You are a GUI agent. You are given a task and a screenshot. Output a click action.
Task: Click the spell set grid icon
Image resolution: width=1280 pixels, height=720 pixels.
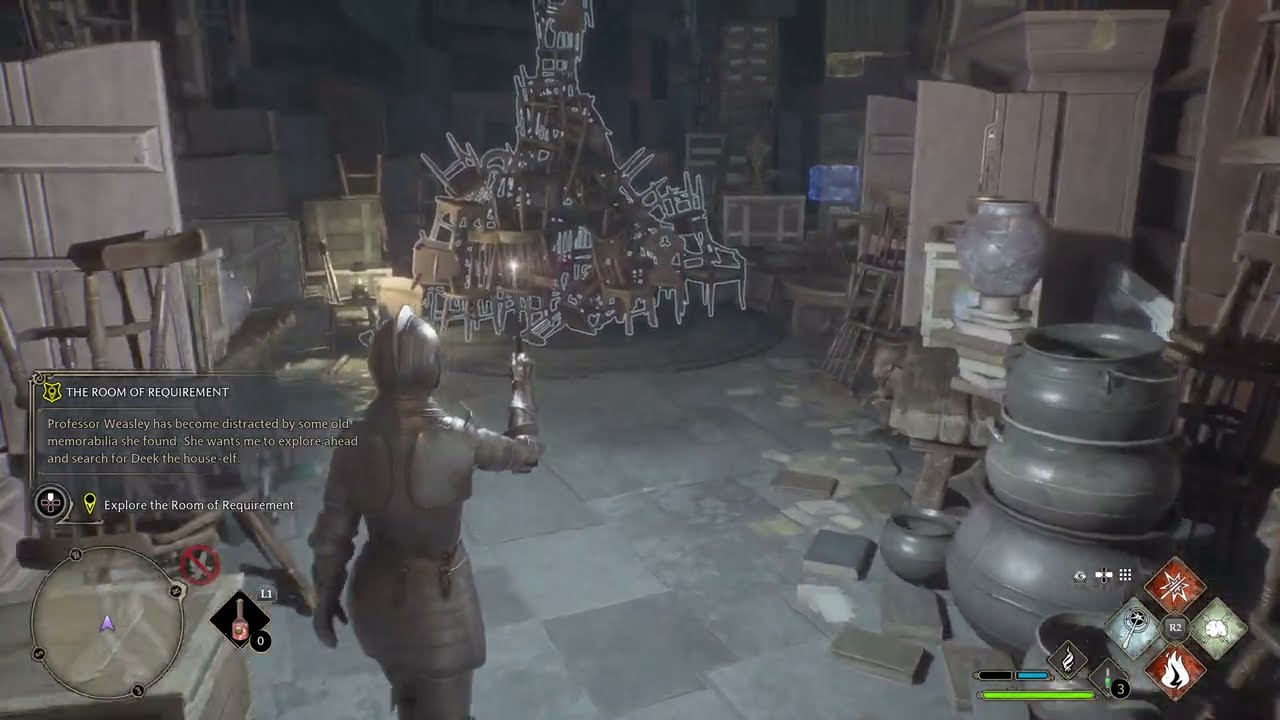[x=1125, y=575]
